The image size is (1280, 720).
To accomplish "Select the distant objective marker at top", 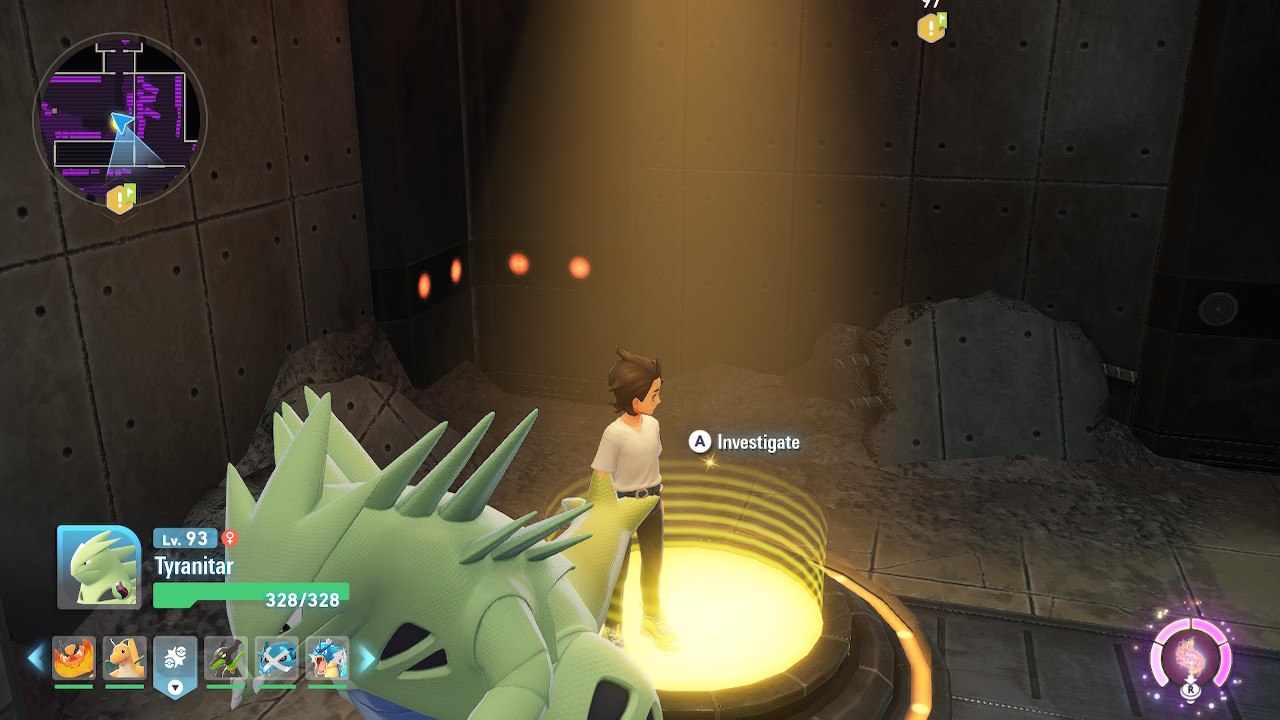I will (931, 27).
